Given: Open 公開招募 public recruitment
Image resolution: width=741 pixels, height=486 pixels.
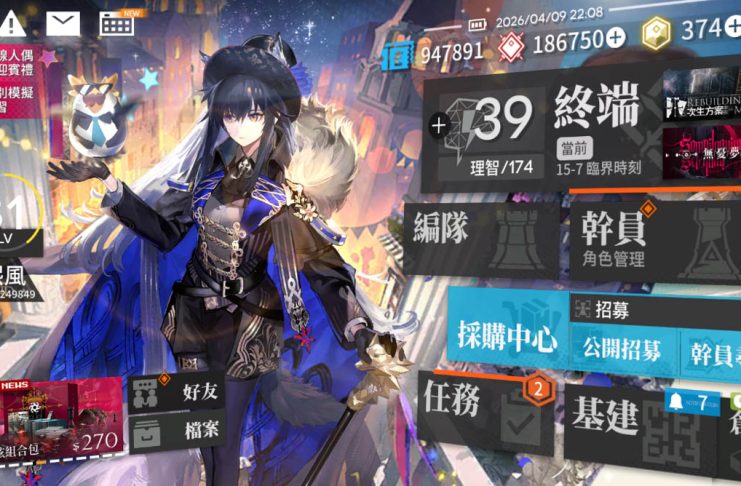Looking at the screenshot, I should click(x=621, y=350).
